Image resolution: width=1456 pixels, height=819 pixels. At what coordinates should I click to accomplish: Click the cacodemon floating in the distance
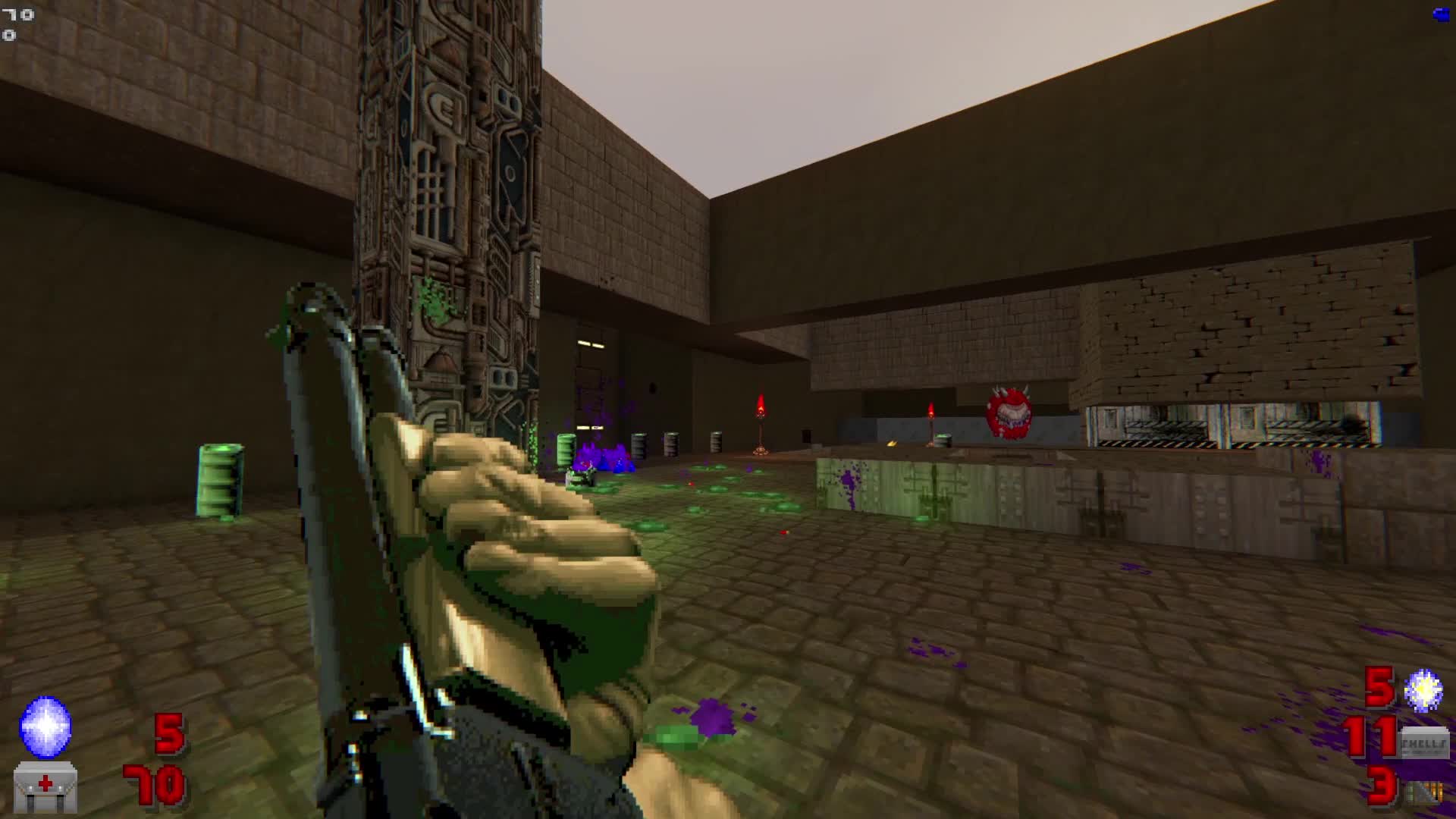[1008, 413]
